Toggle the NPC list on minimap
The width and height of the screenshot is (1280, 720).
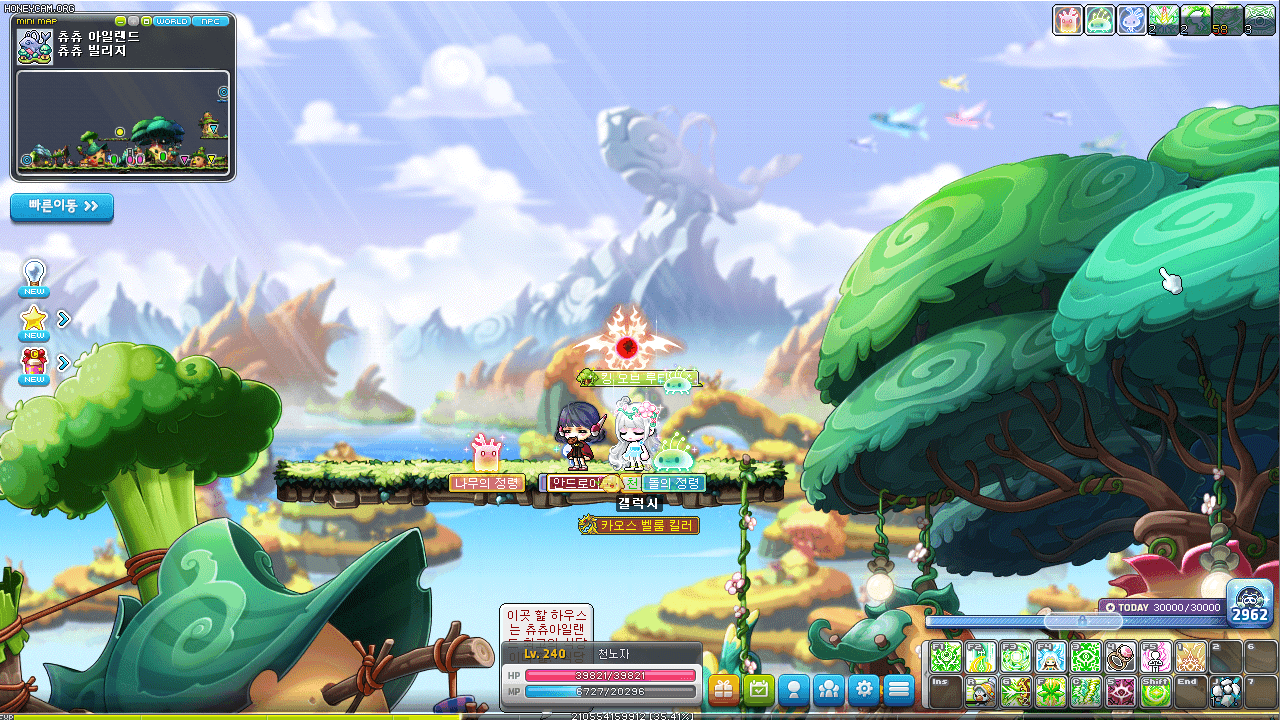tap(209, 21)
